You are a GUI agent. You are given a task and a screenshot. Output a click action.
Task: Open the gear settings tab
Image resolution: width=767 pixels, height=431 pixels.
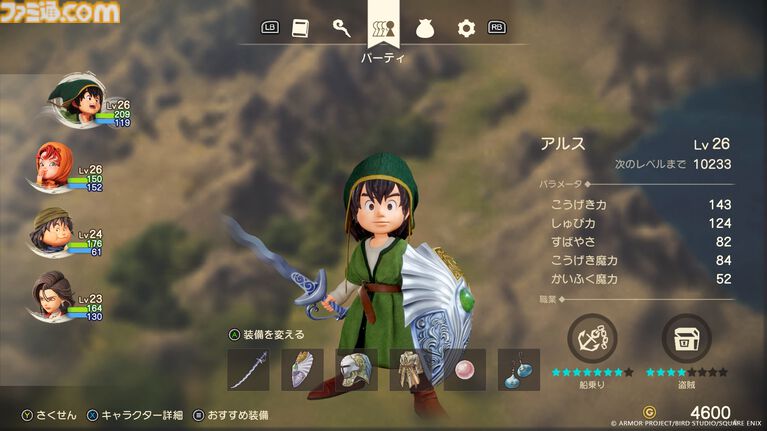(465, 28)
